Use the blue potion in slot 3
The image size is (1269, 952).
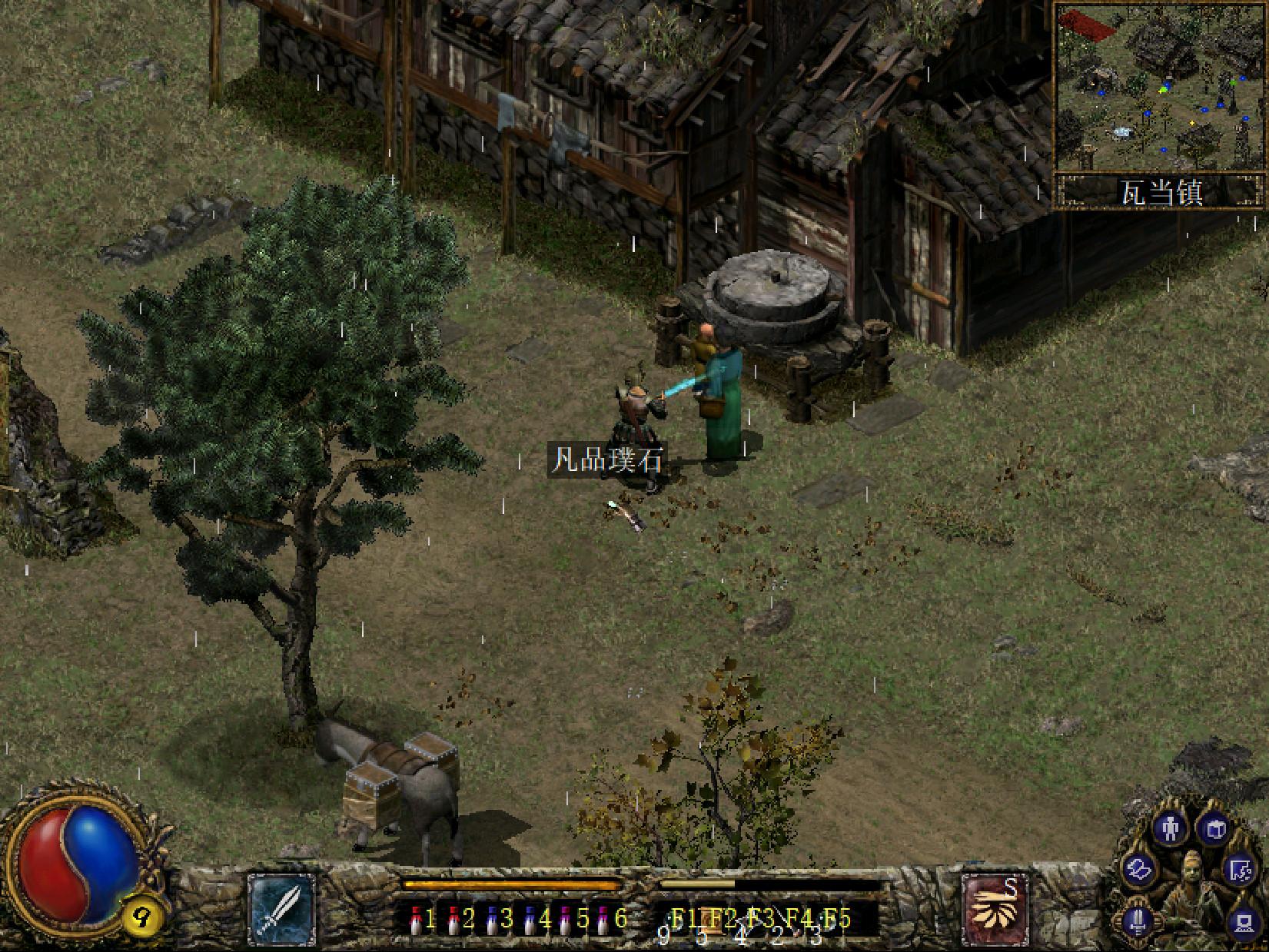click(x=492, y=919)
